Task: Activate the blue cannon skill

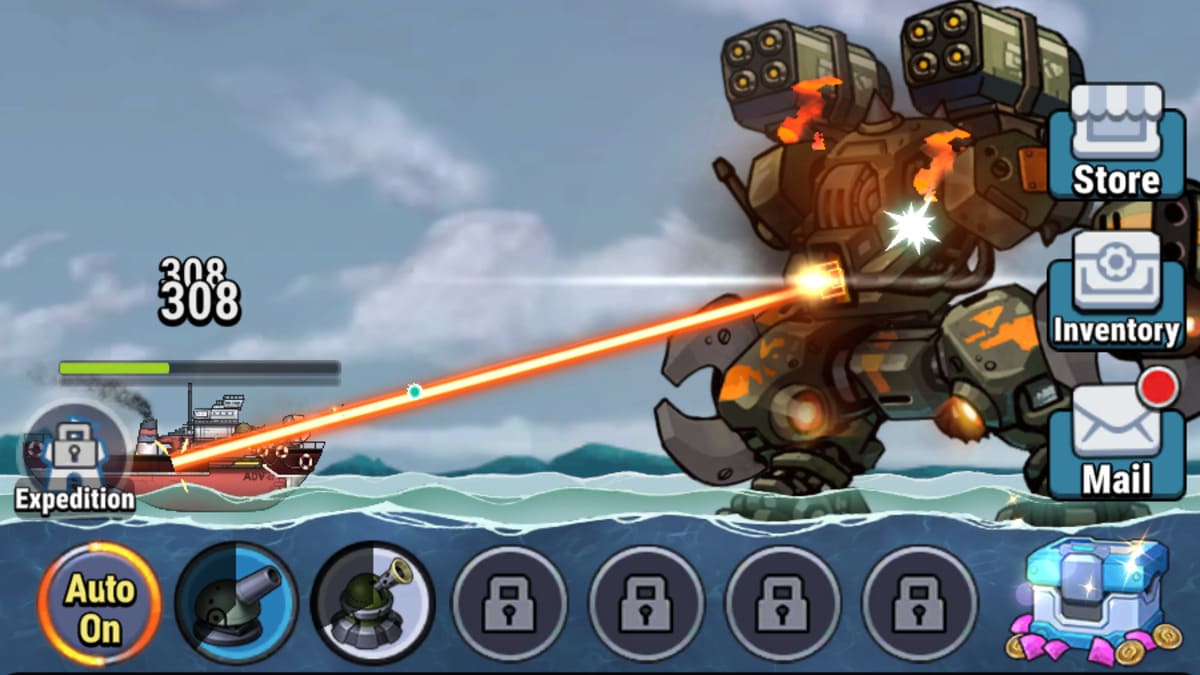Action: 236,603
